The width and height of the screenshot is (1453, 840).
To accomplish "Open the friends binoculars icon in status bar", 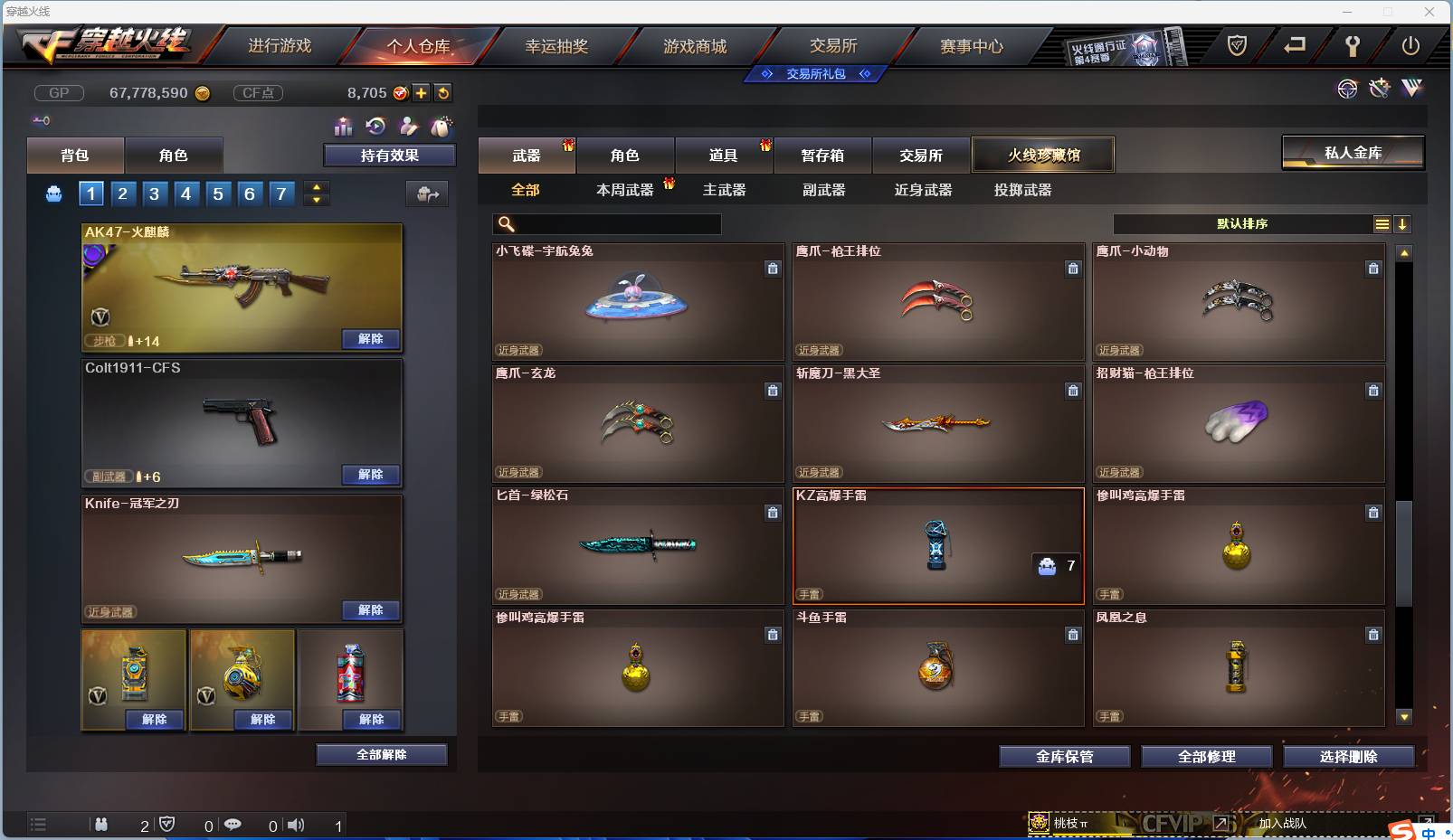I will pos(101,825).
